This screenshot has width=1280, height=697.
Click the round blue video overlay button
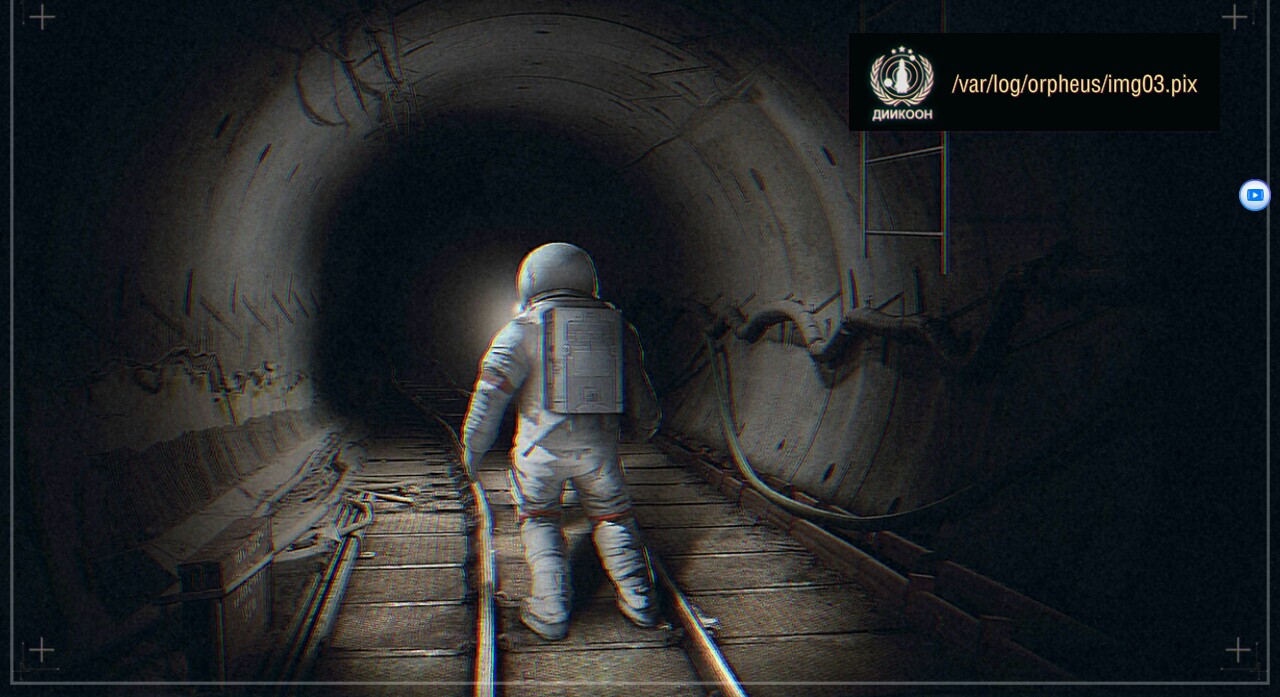click(1254, 195)
